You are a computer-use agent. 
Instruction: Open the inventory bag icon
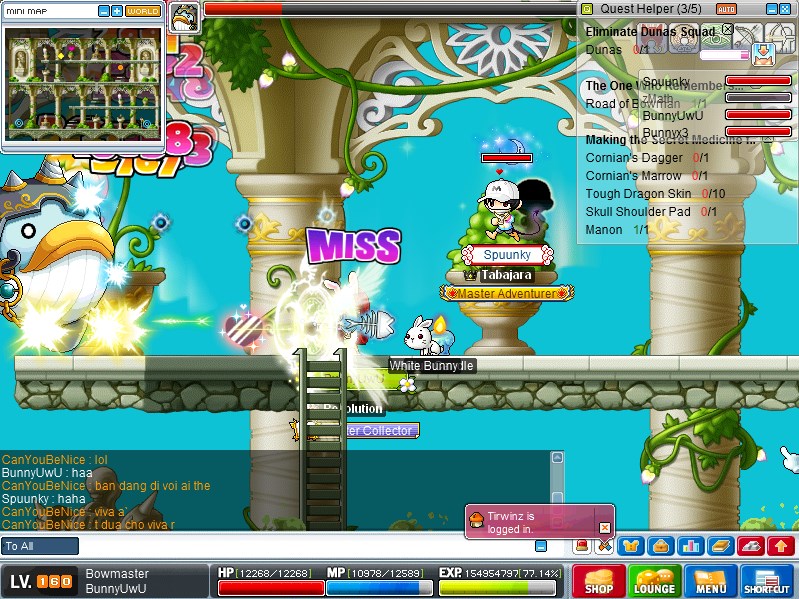coord(660,546)
